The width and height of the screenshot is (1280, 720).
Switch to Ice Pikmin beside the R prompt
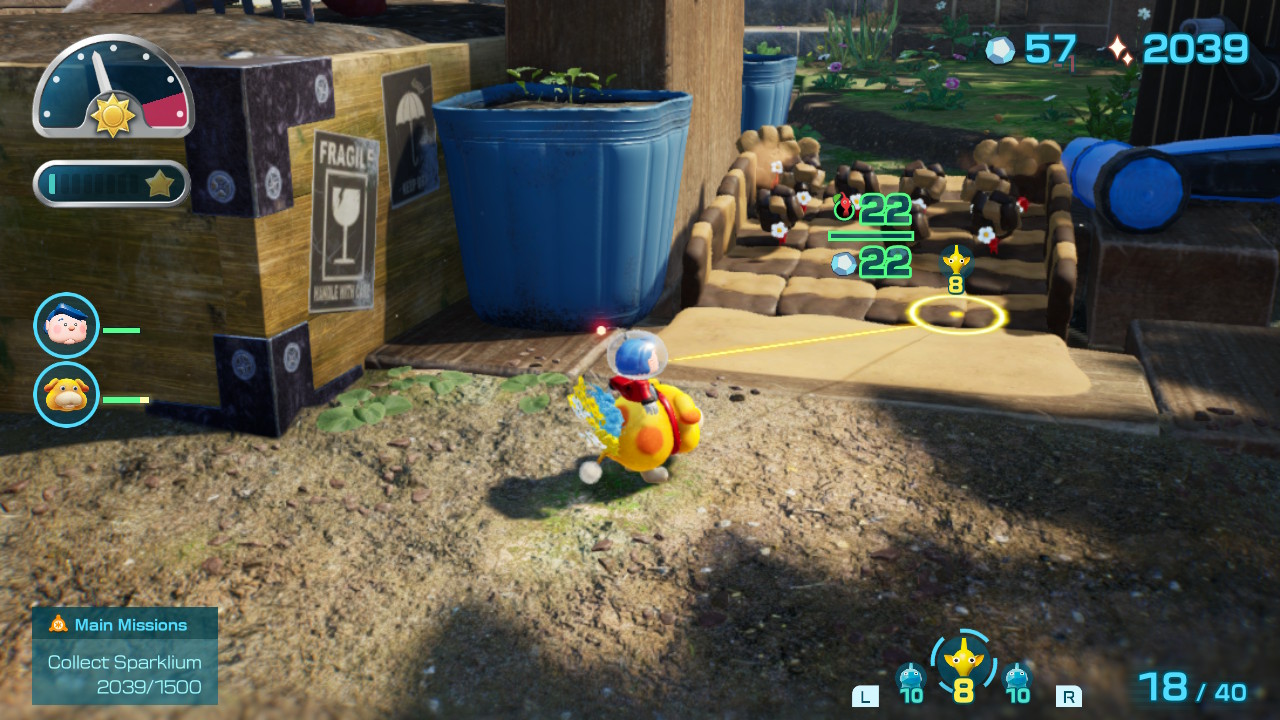1017,679
